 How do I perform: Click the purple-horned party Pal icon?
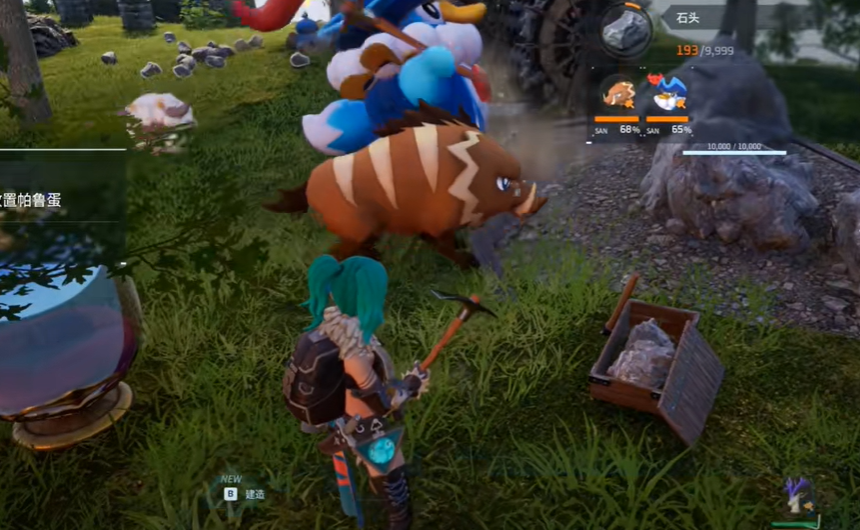[799, 496]
